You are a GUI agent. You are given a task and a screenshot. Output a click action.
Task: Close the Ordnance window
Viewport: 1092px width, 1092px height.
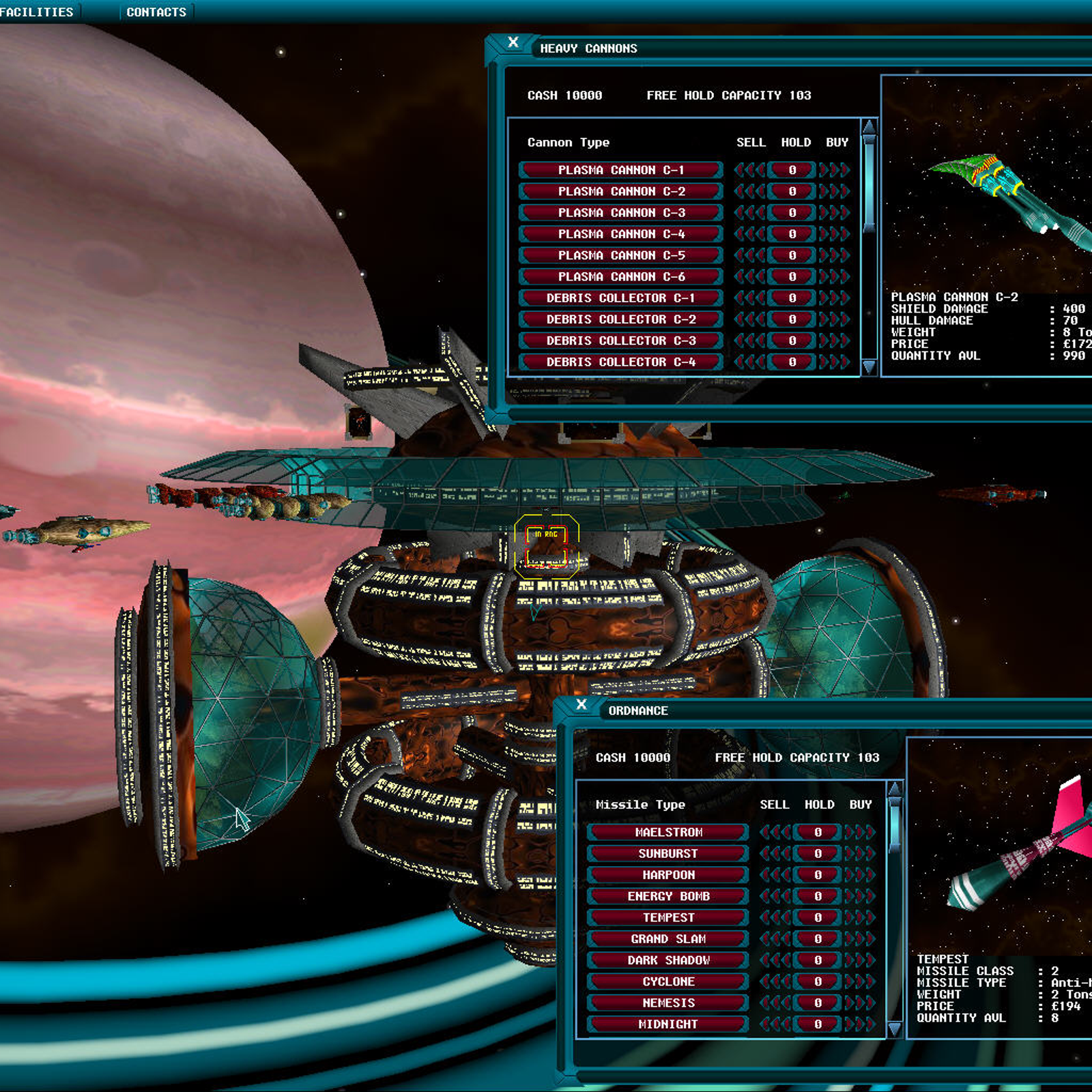pos(581,704)
